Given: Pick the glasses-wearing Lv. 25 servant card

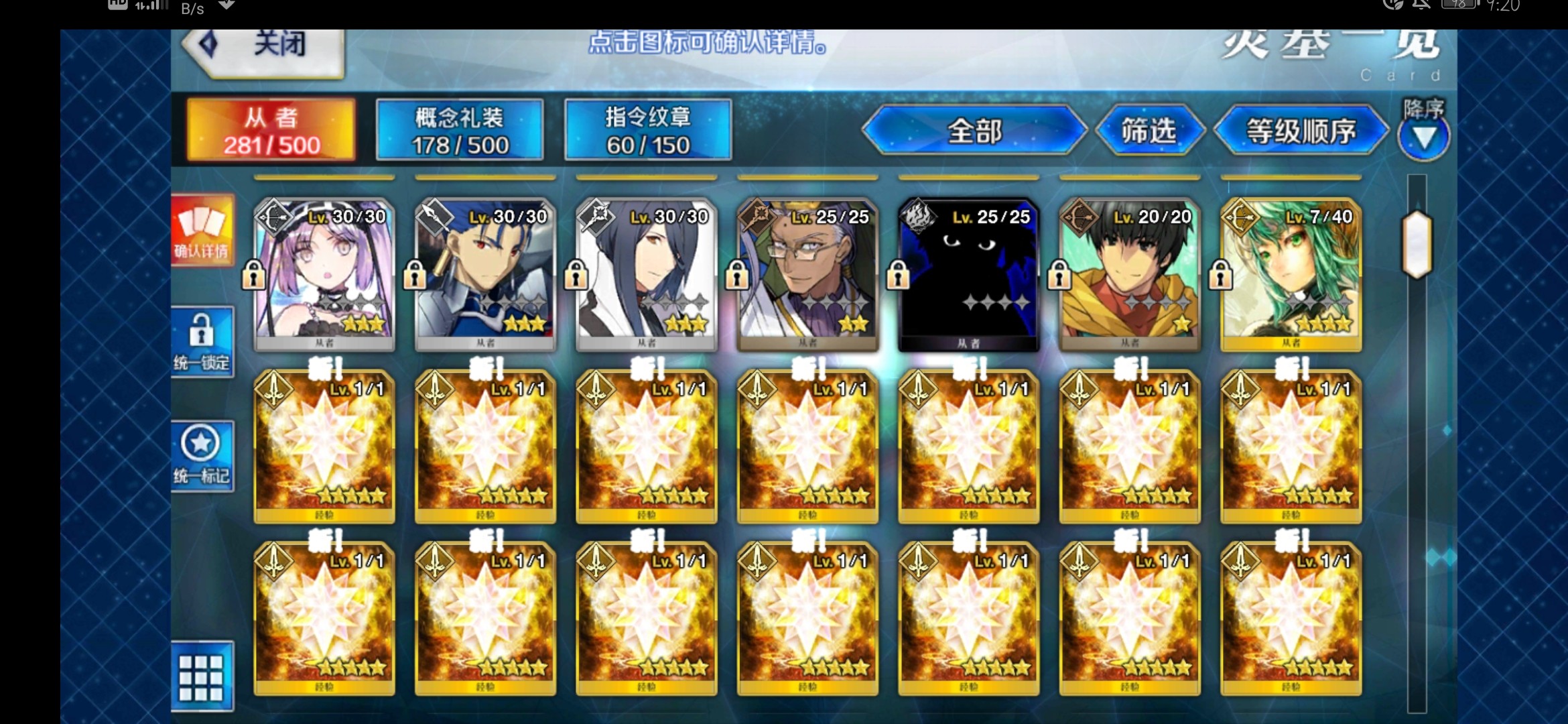Looking at the screenshot, I should pos(807,275).
